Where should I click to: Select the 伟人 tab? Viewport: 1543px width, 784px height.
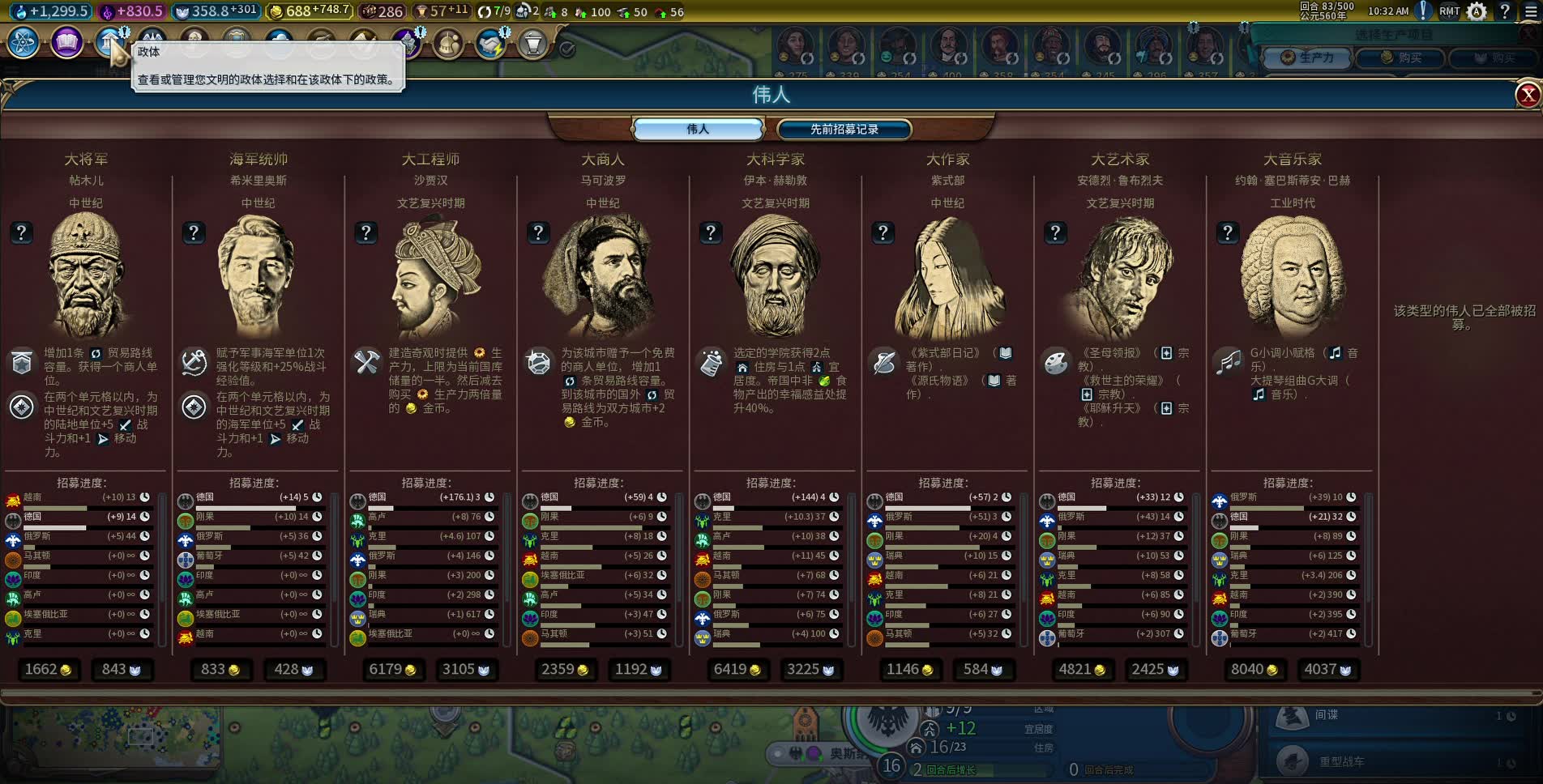(x=698, y=130)
